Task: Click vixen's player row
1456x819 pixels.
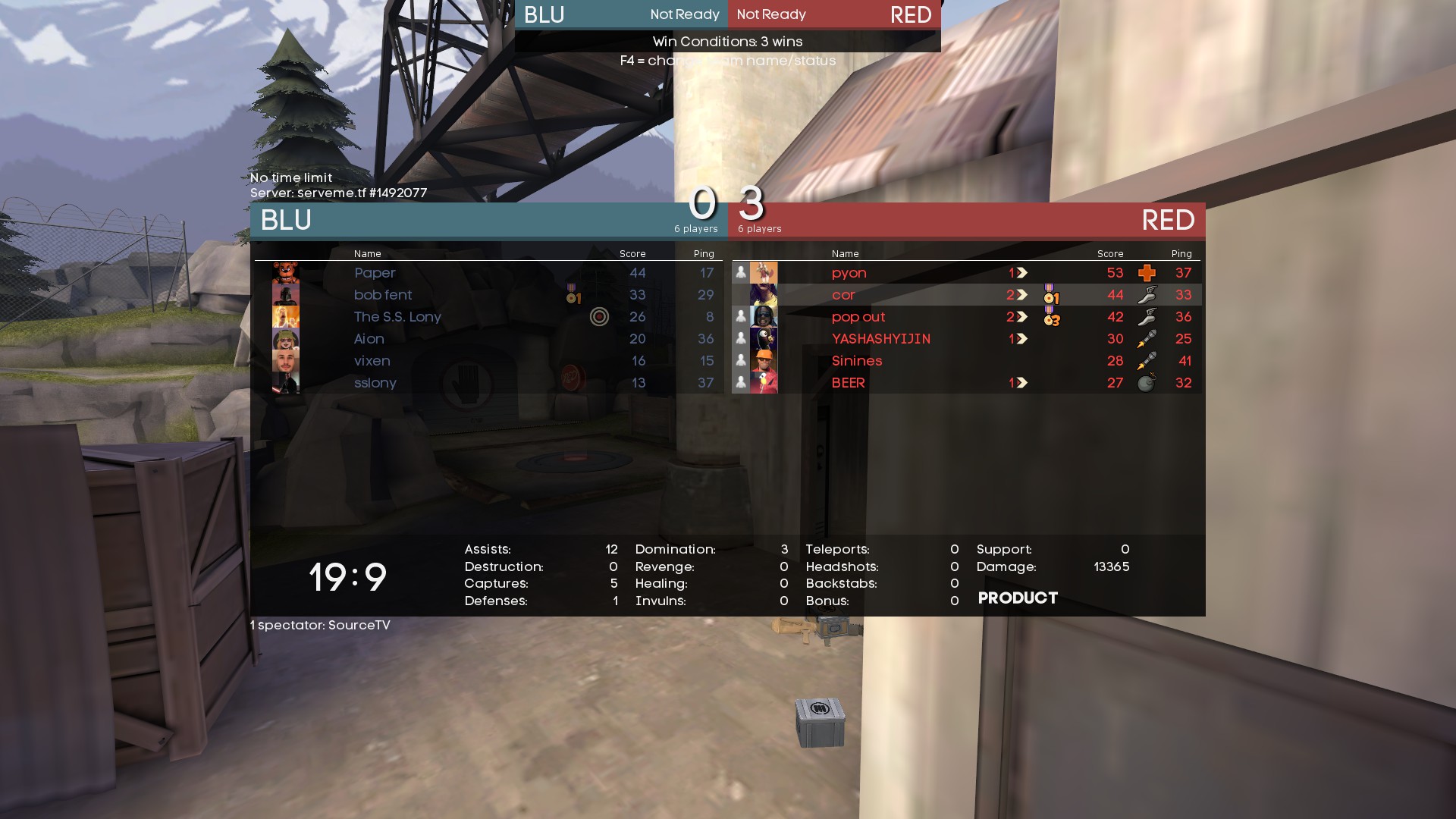Action: 372,361
